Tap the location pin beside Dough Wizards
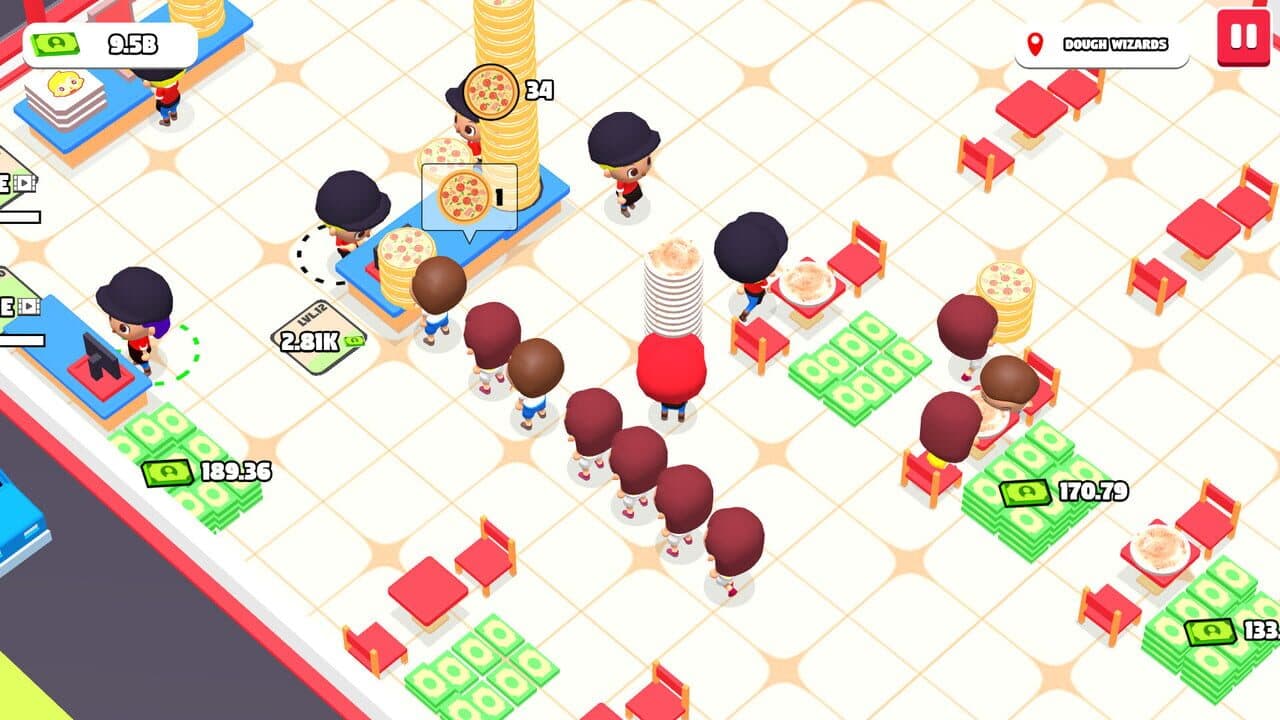The width and height of the screenshot is (1280, 720). click(x=1037, y=42)
